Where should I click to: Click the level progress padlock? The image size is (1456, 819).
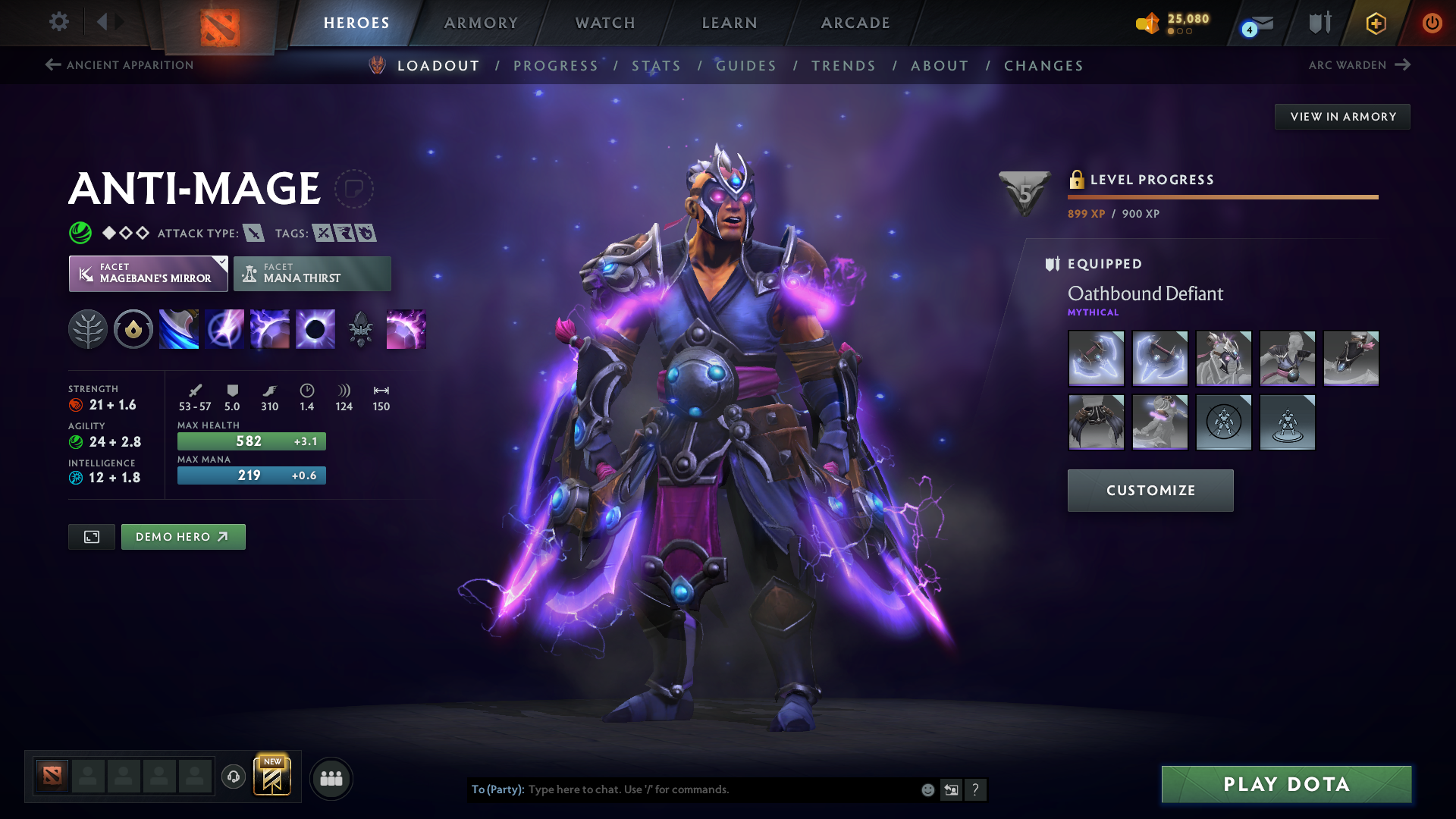point(1076,180)
